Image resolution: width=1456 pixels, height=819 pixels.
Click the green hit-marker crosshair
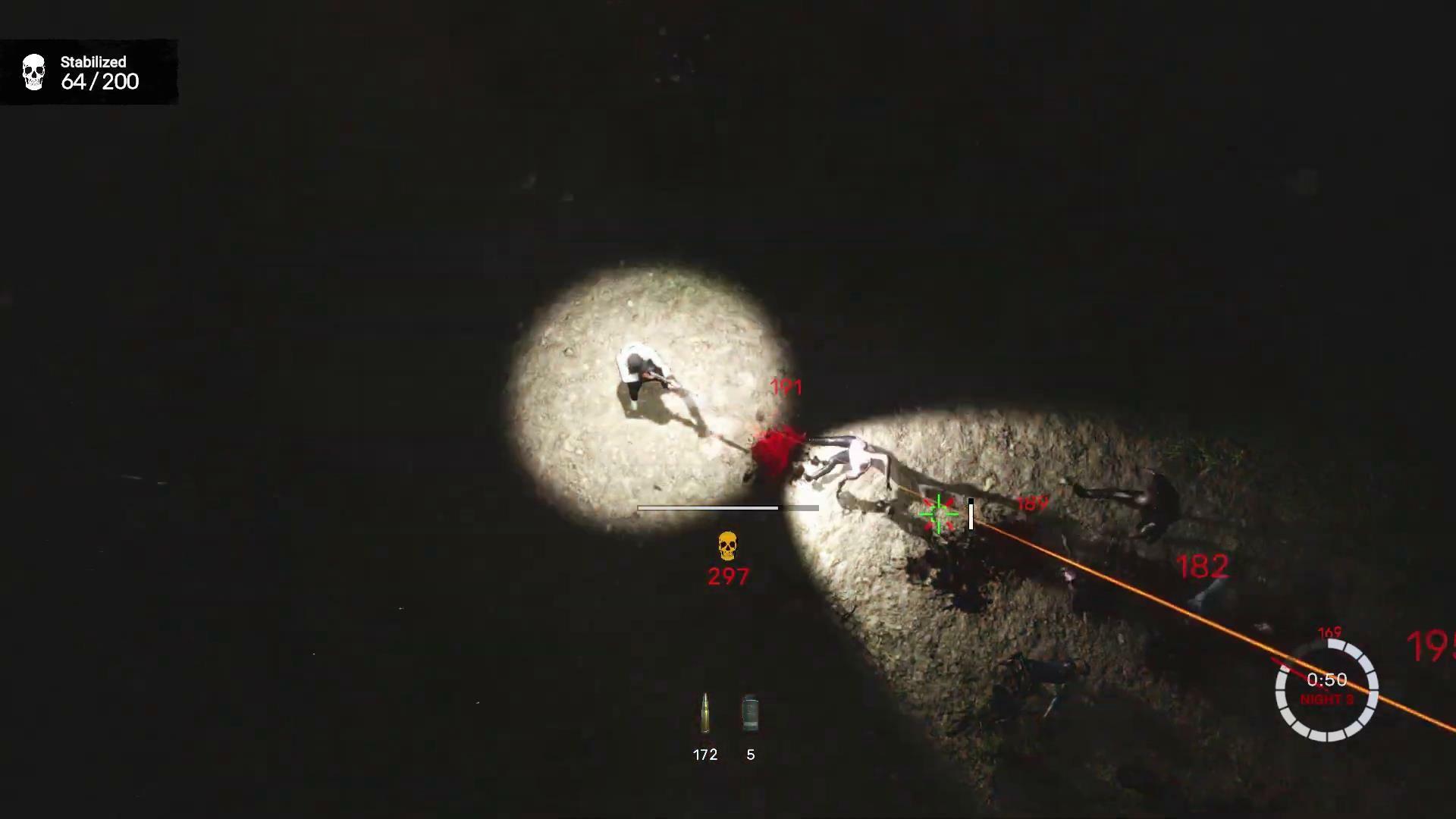(938, 513)
